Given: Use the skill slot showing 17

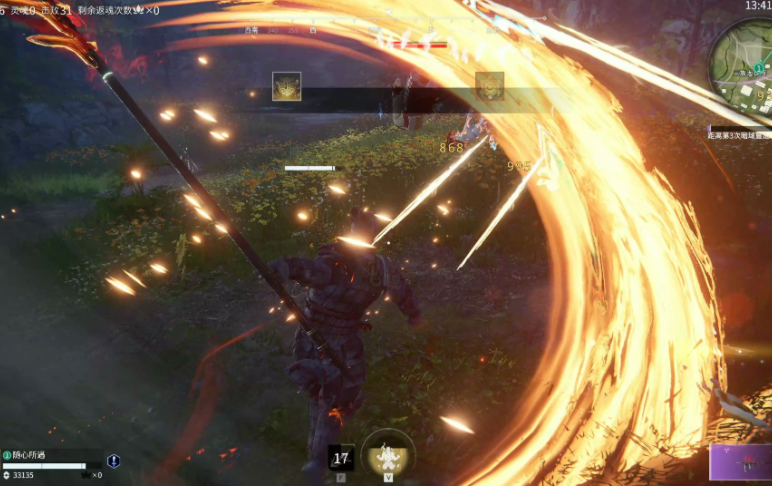Looking at the screenshot, I should click(x=341, y=458).
